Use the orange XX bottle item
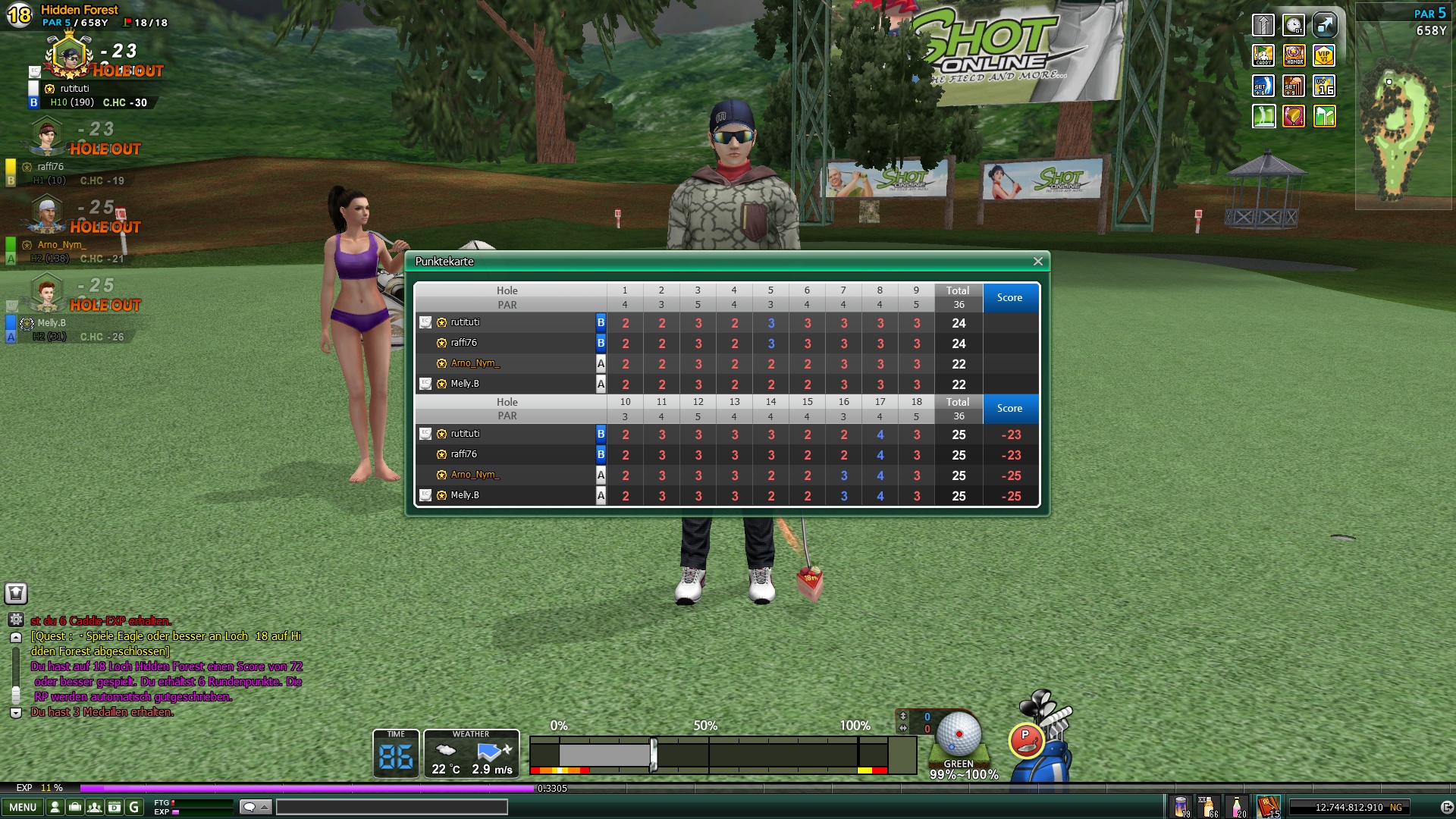Screen dimensions: 1456x819 pyautogui.click(x=1208, y=807)
